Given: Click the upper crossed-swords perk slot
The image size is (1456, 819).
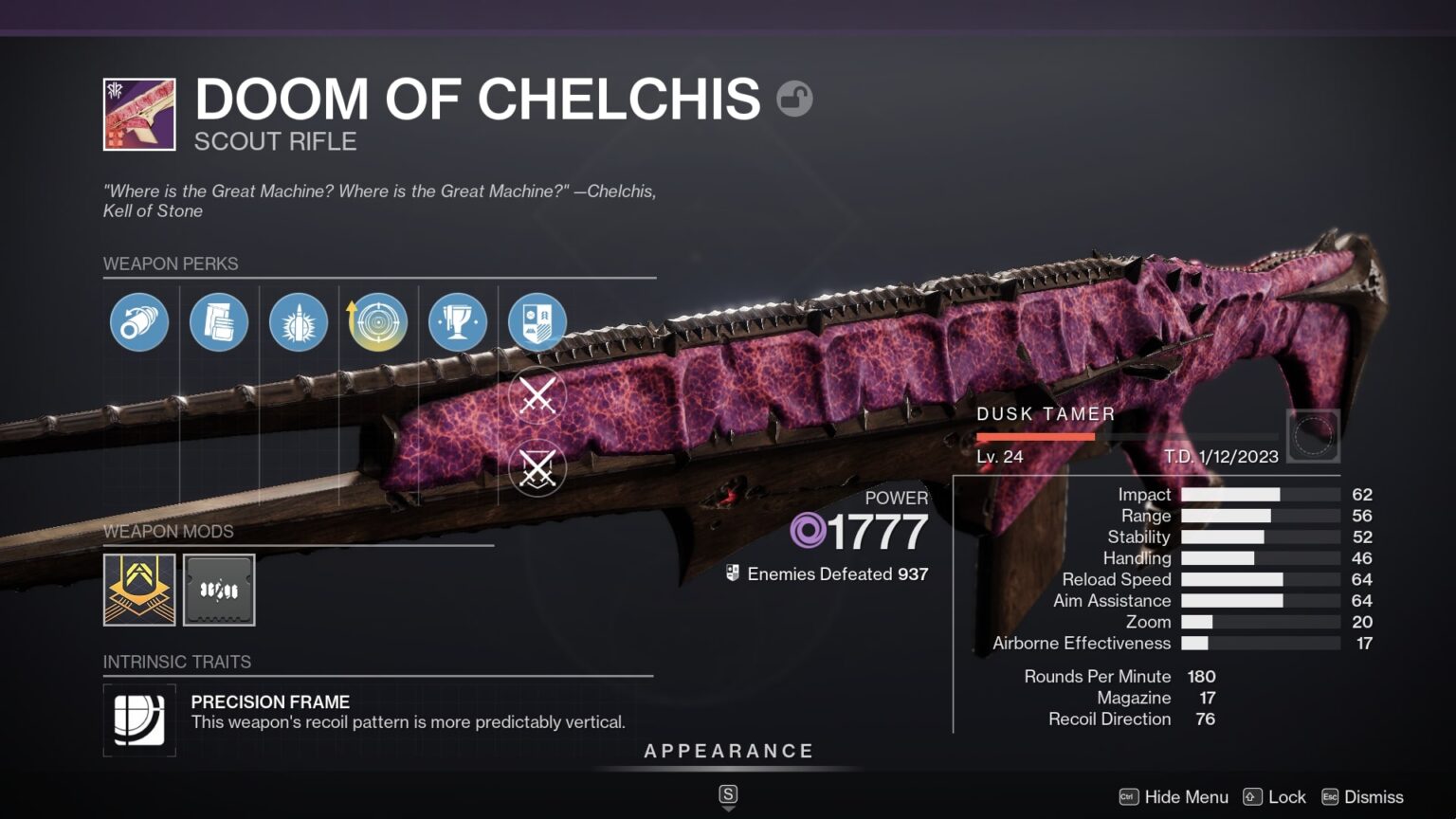Looking at the screenshot, I should tap(537, 395).
